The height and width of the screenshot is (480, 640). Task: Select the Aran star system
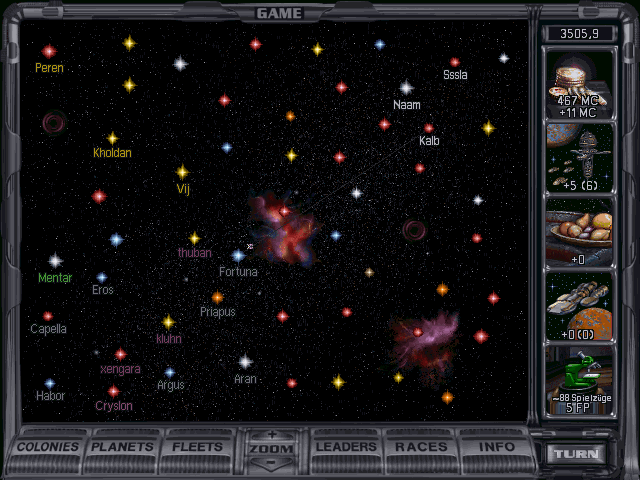(245, 362)
